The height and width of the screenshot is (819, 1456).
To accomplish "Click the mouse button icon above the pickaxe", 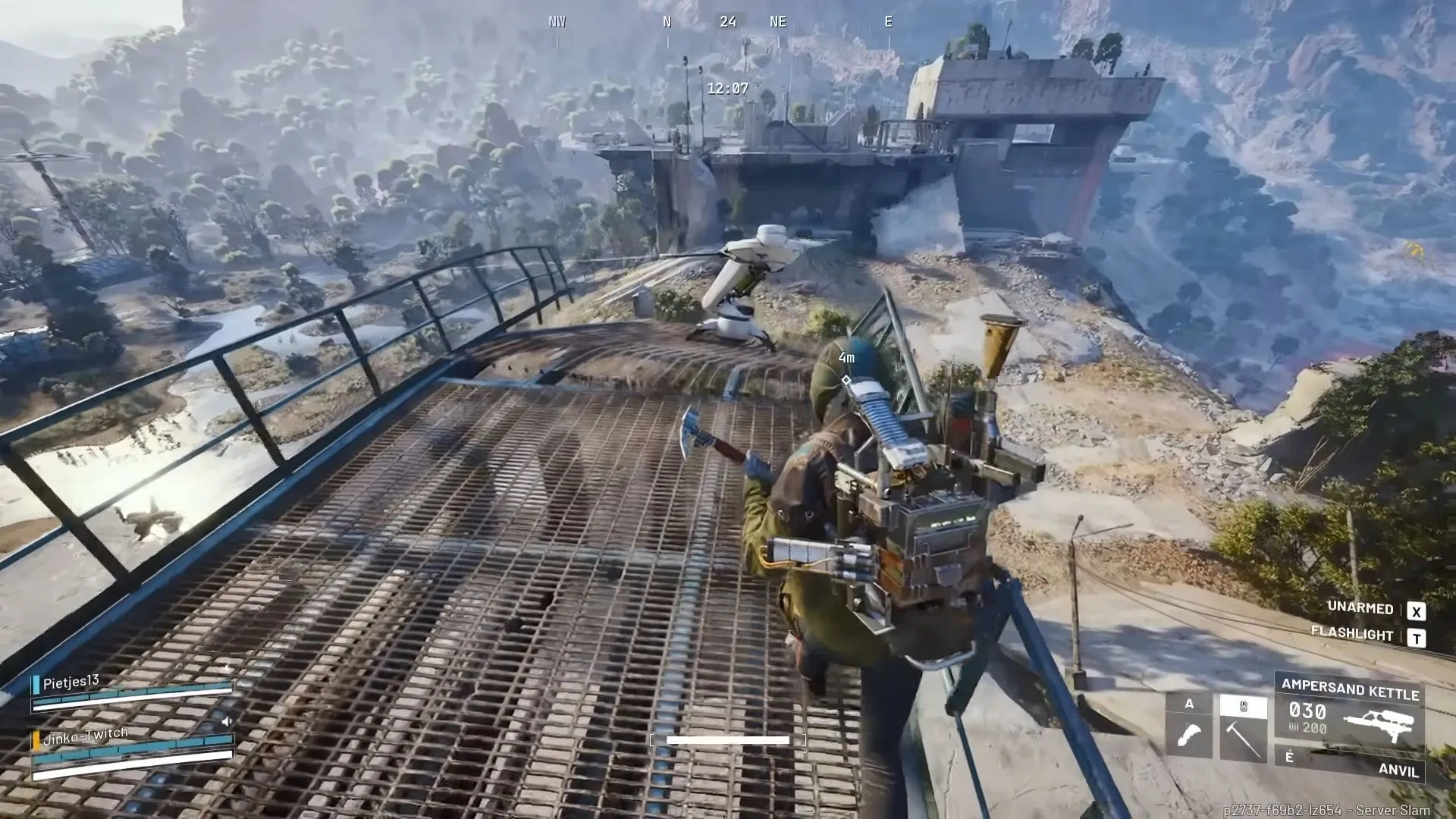I will 1243,706.
